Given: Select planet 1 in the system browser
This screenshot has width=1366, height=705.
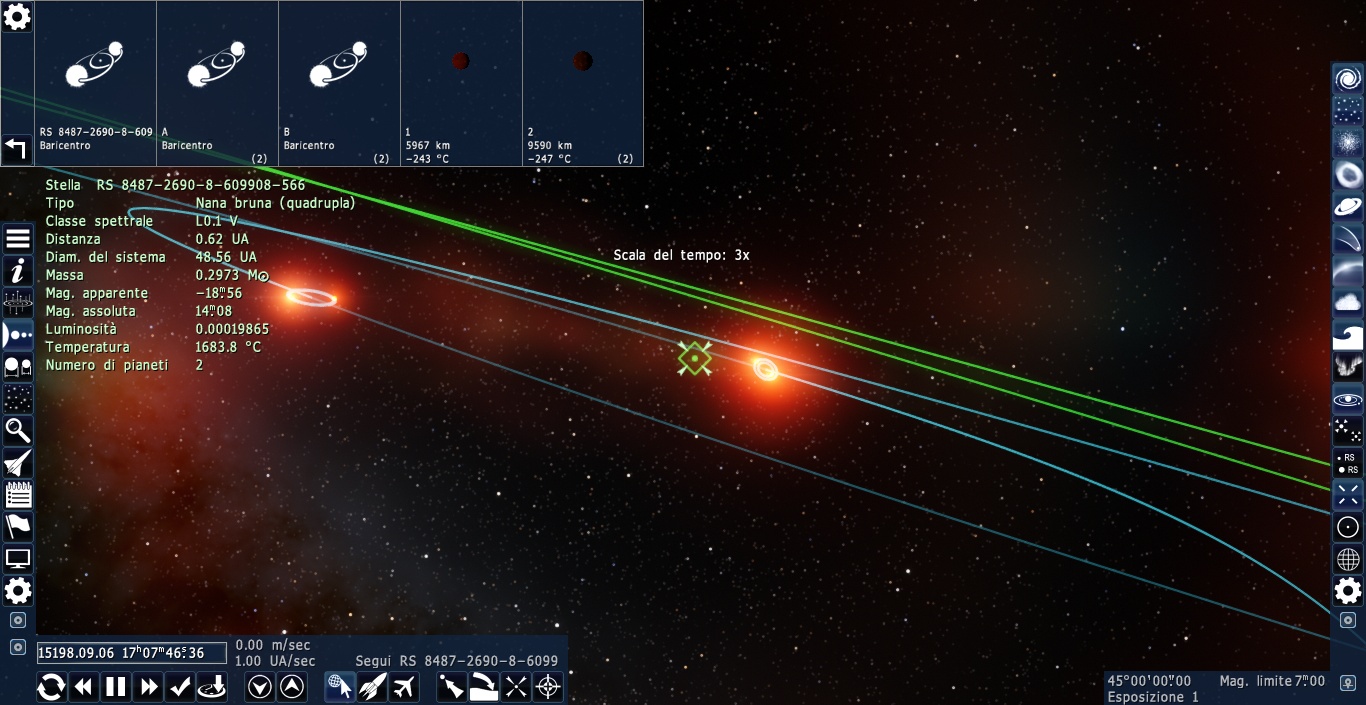Looking at the screenshot, I should (x=461, y=83).
